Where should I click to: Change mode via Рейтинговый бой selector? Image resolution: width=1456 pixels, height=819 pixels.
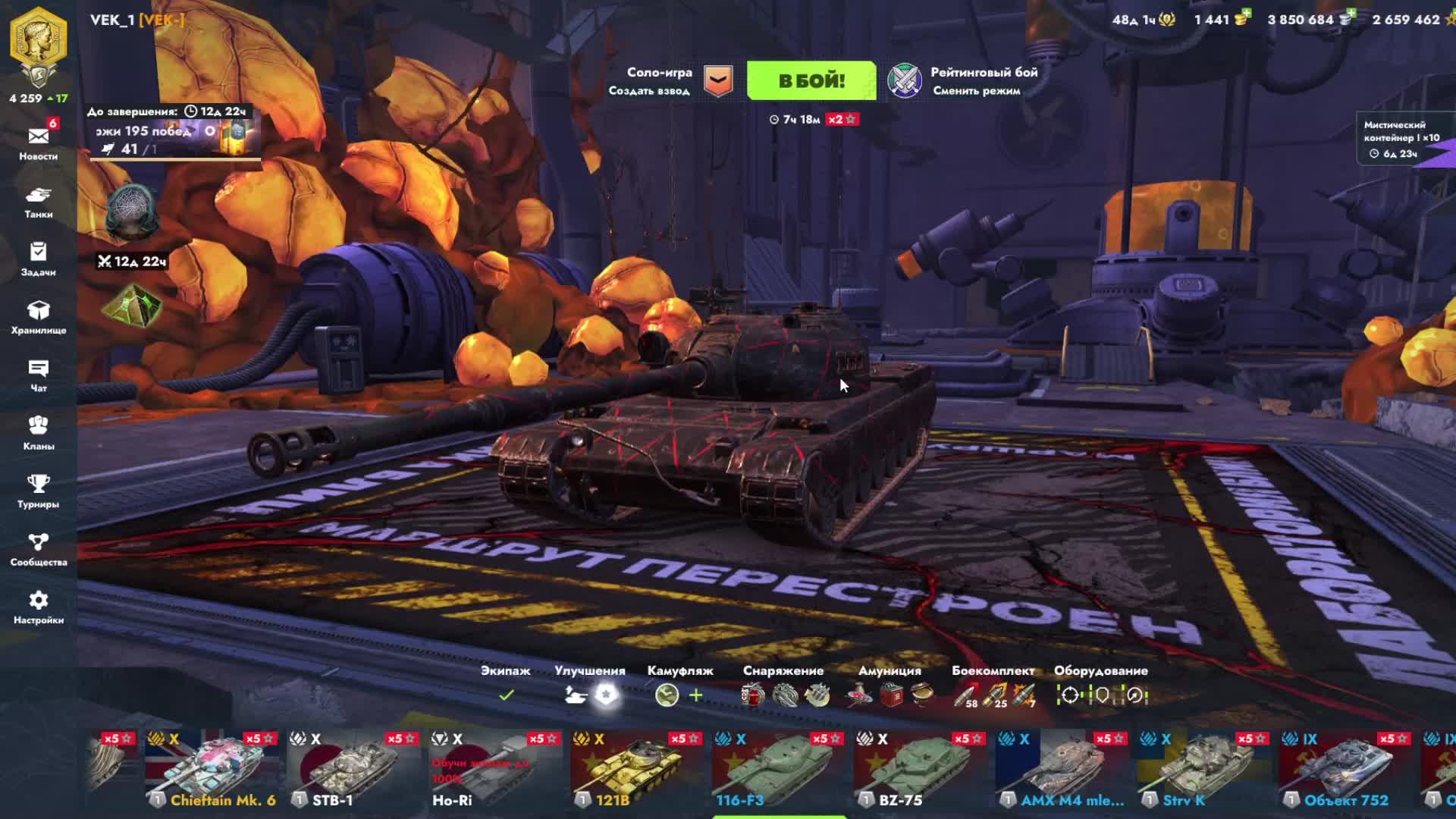pos(965,81)
